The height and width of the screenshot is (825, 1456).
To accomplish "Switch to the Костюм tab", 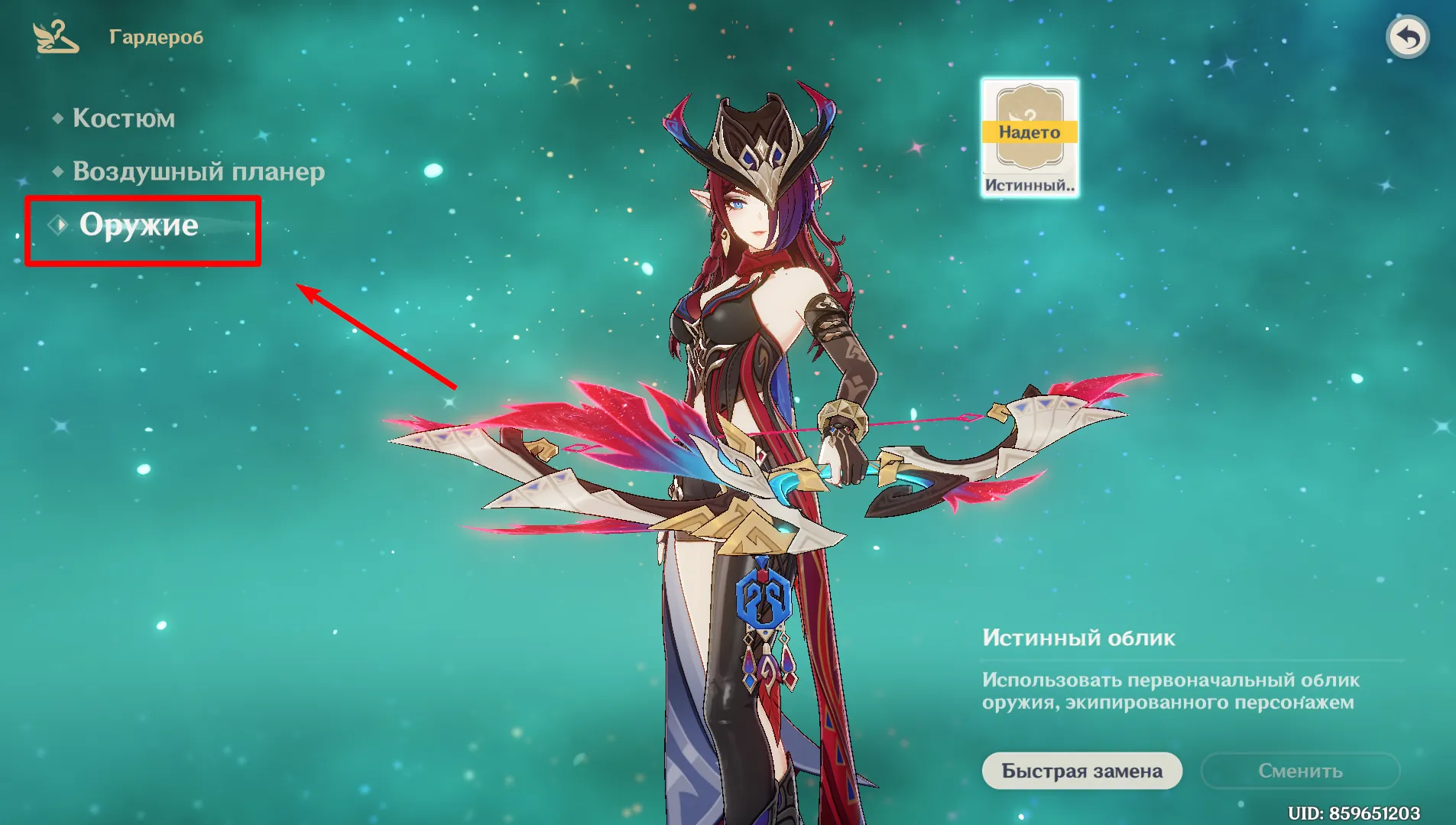I will pyautogui.click(x=123, y=119).
